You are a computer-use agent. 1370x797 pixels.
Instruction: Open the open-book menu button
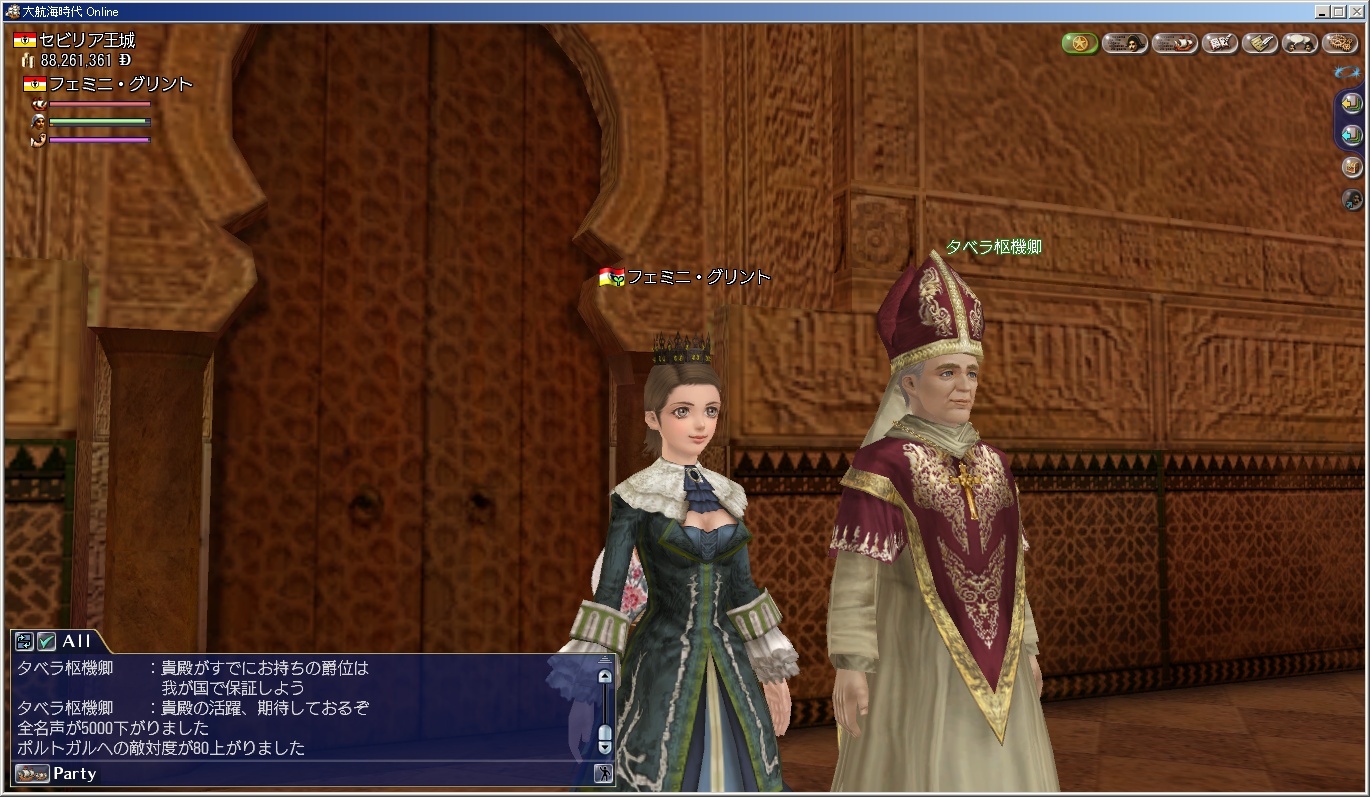(1219, 43)
